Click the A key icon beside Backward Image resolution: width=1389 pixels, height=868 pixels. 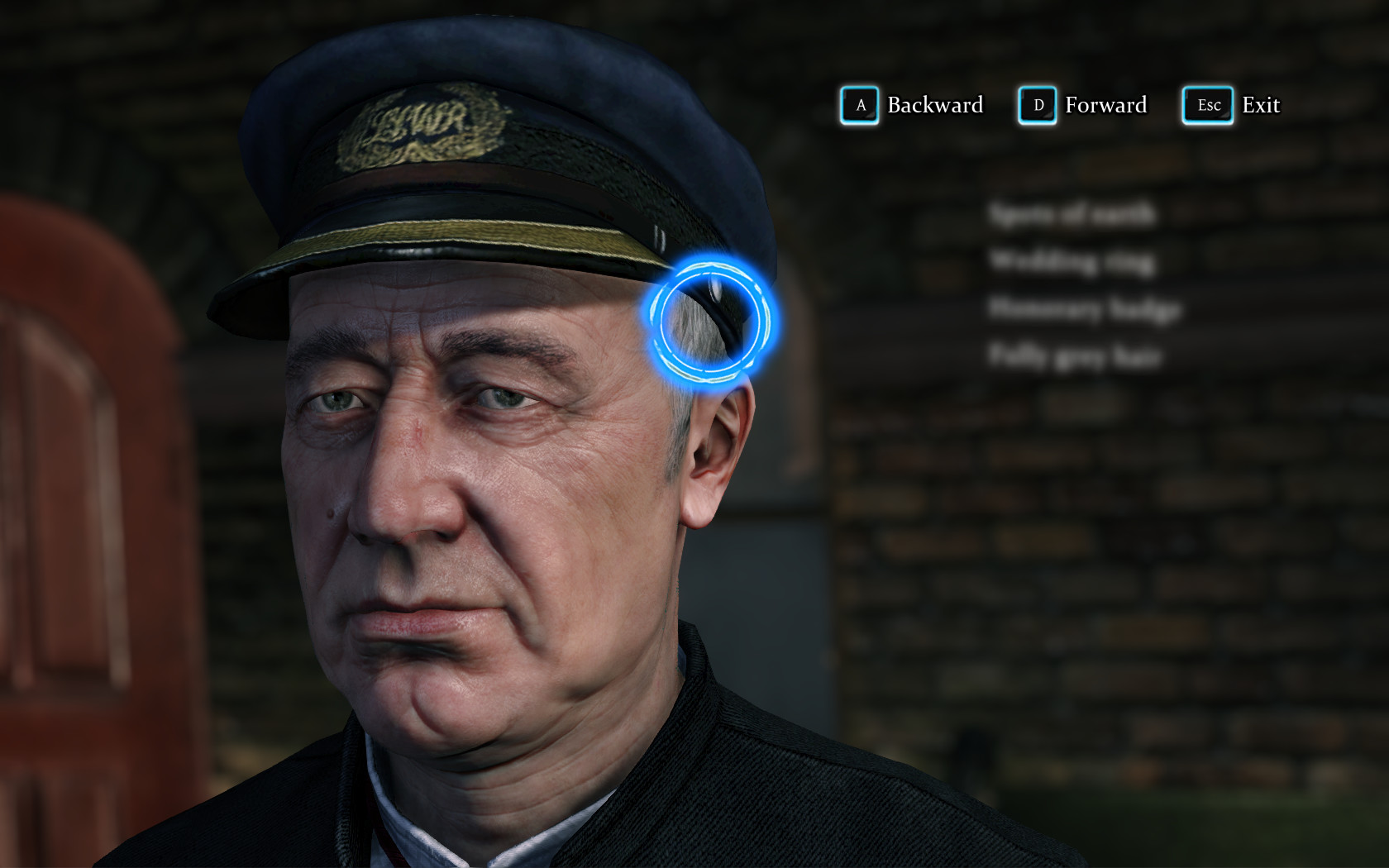click(858, 105)
